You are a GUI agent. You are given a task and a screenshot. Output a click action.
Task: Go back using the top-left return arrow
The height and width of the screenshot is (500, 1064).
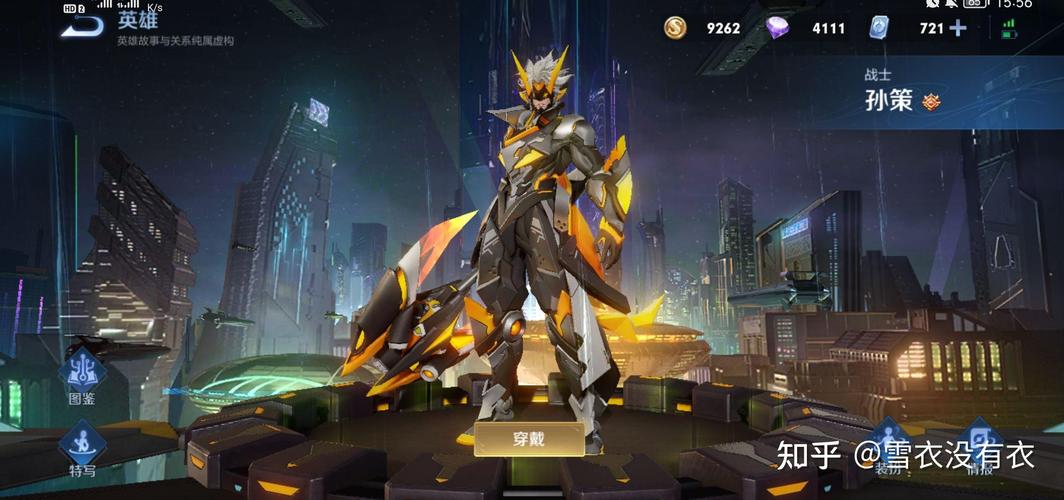coord(82,24)
